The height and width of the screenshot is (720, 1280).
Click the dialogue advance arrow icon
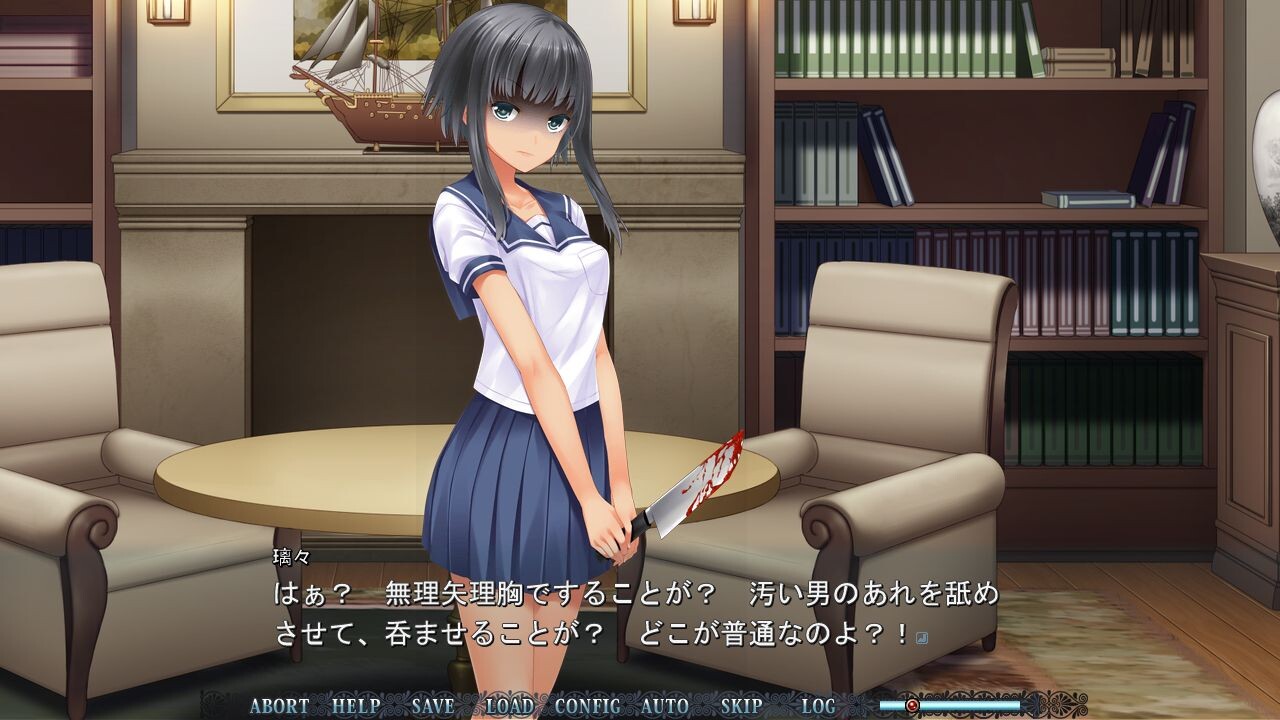point(922,637)
